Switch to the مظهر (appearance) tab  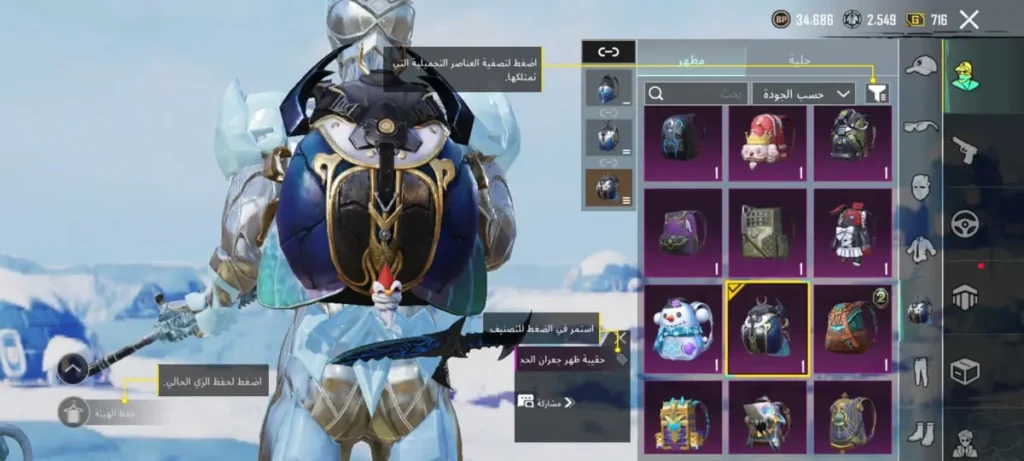[x=692, y=60]
